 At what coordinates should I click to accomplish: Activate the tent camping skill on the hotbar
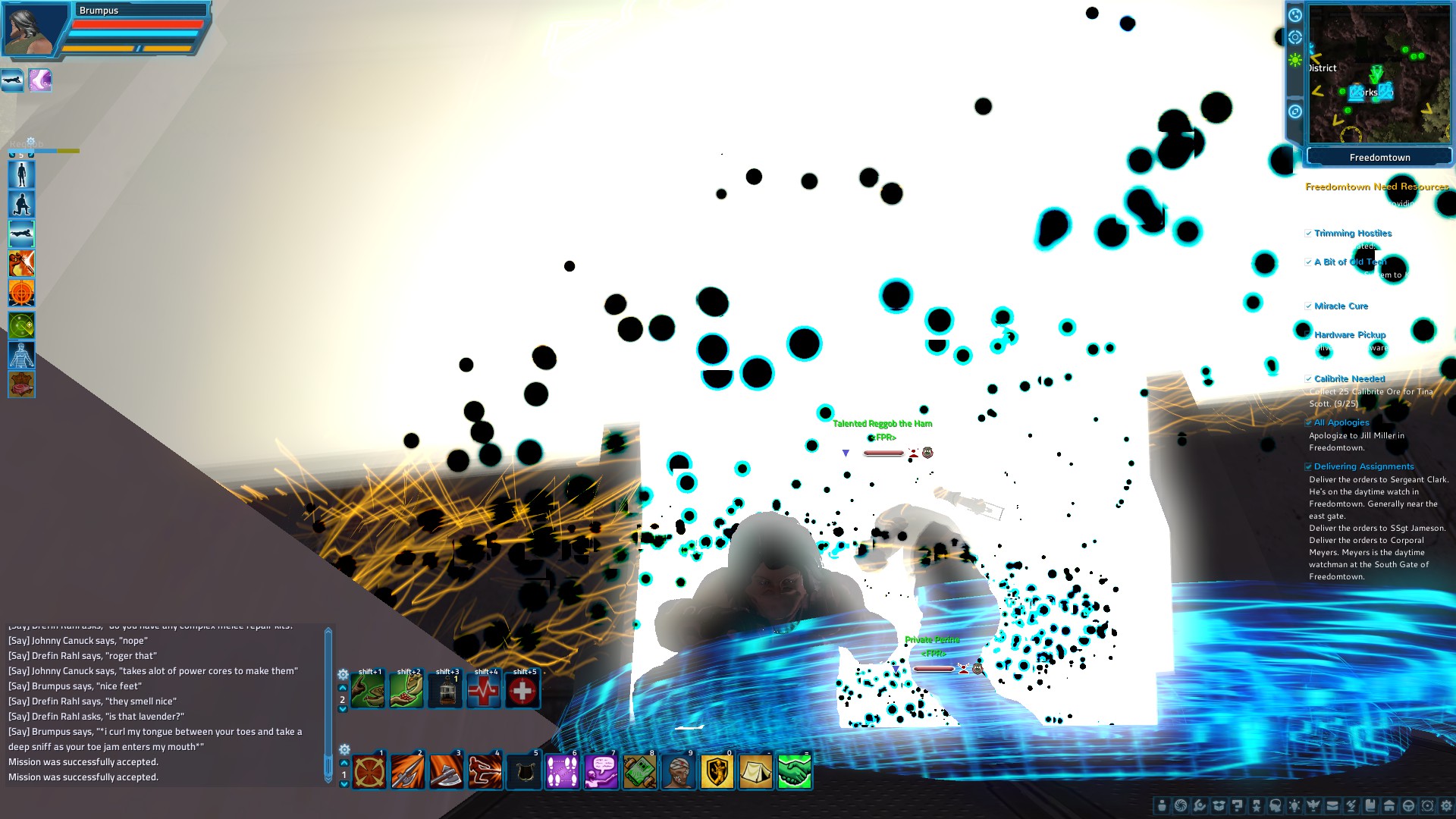point(756,770)
